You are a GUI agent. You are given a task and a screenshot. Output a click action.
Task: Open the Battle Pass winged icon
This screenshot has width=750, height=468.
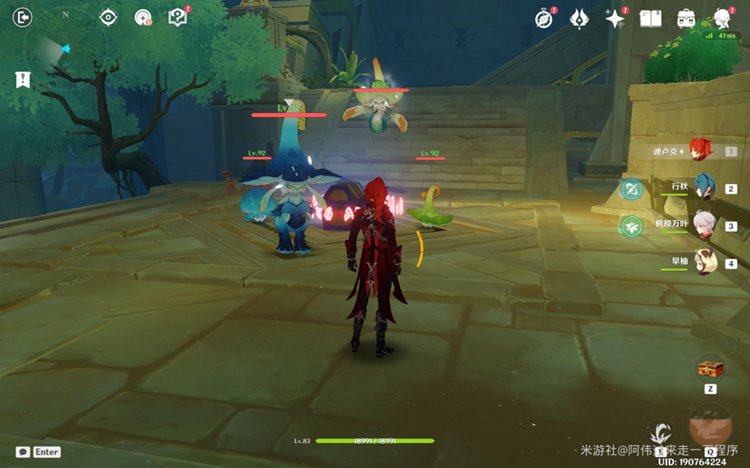pyautogui.click(x=579, y=18)
